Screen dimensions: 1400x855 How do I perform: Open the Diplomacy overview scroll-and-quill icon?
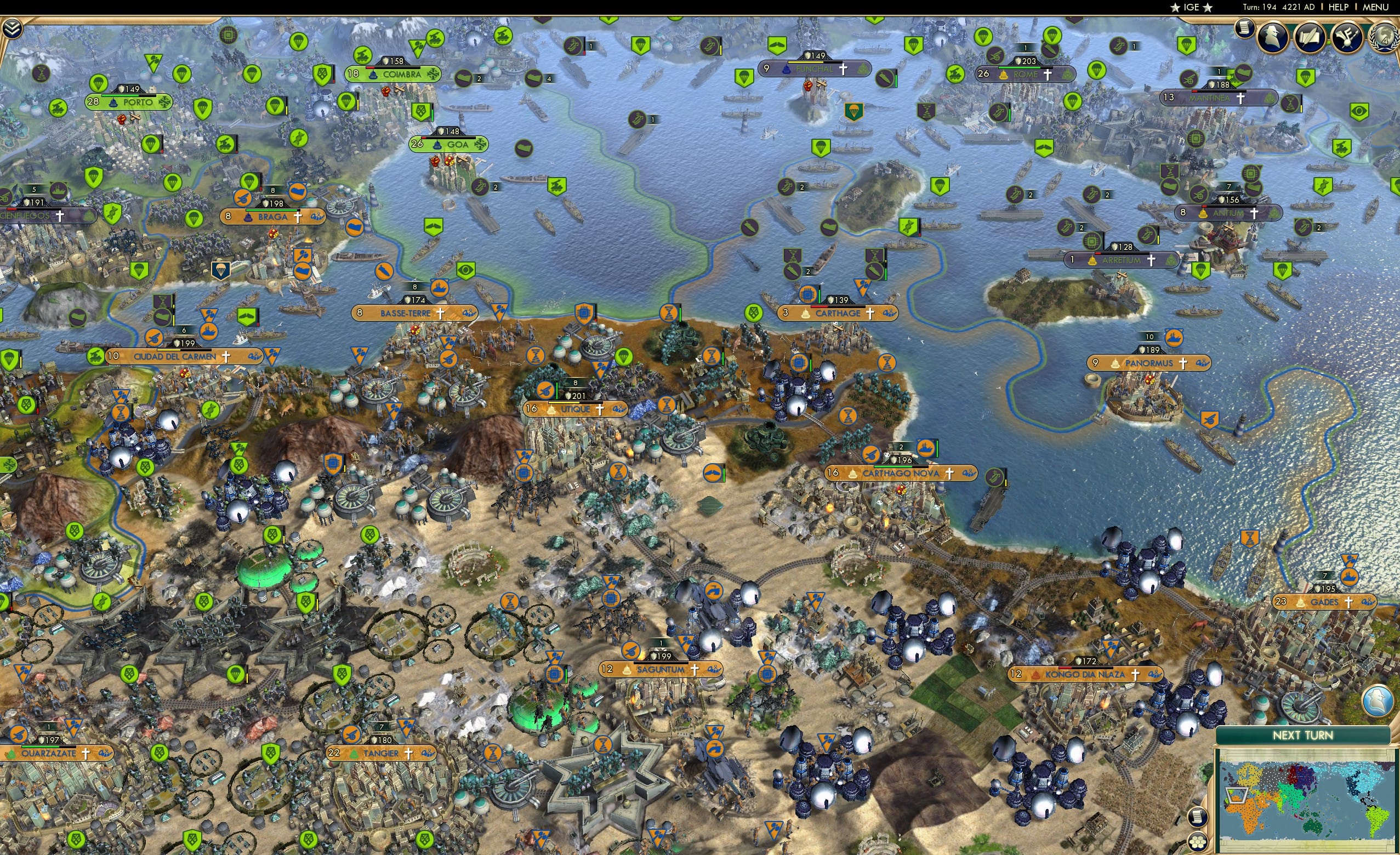[1309, 37]
